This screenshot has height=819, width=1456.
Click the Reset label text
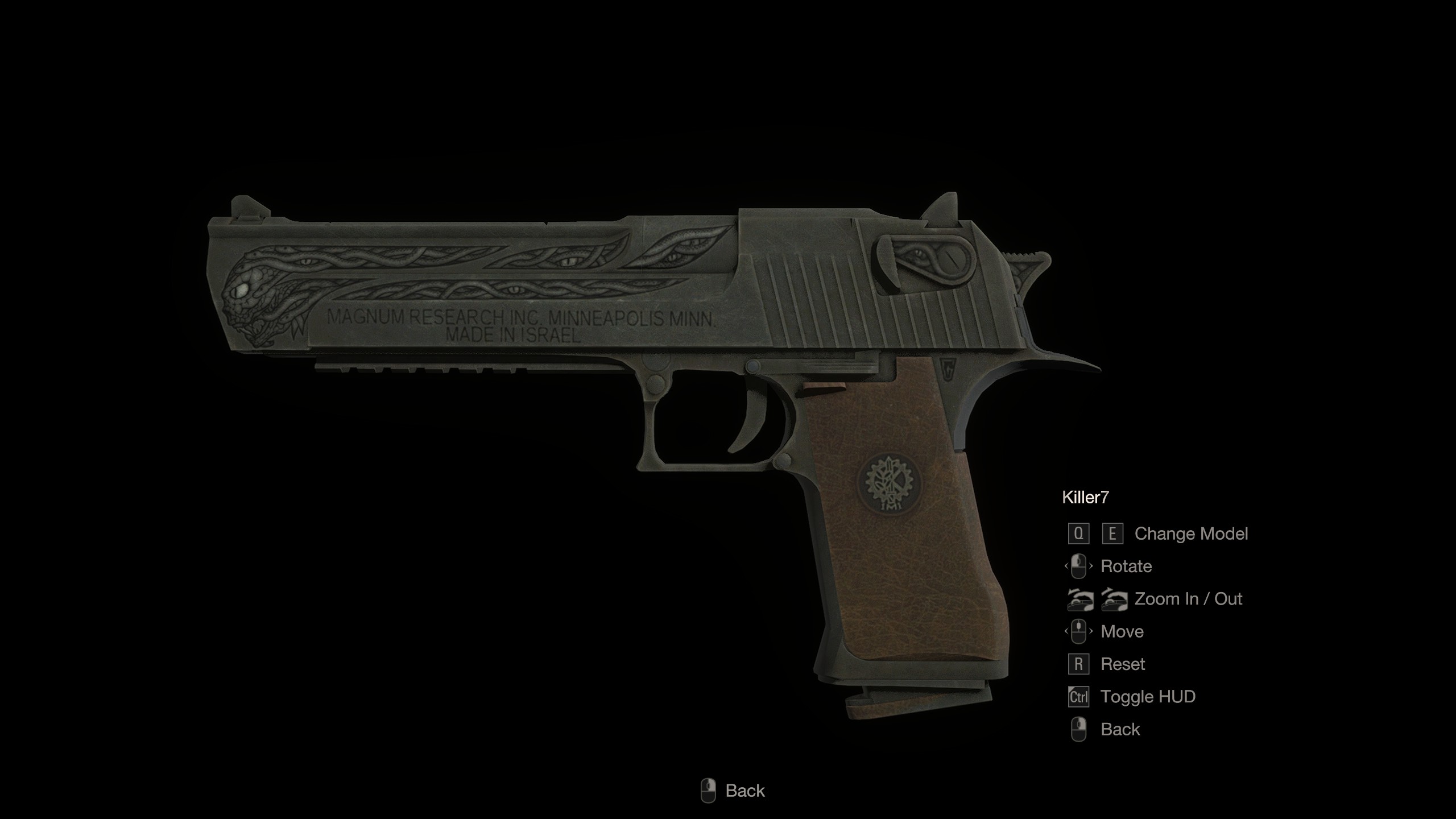point(1123,664)
